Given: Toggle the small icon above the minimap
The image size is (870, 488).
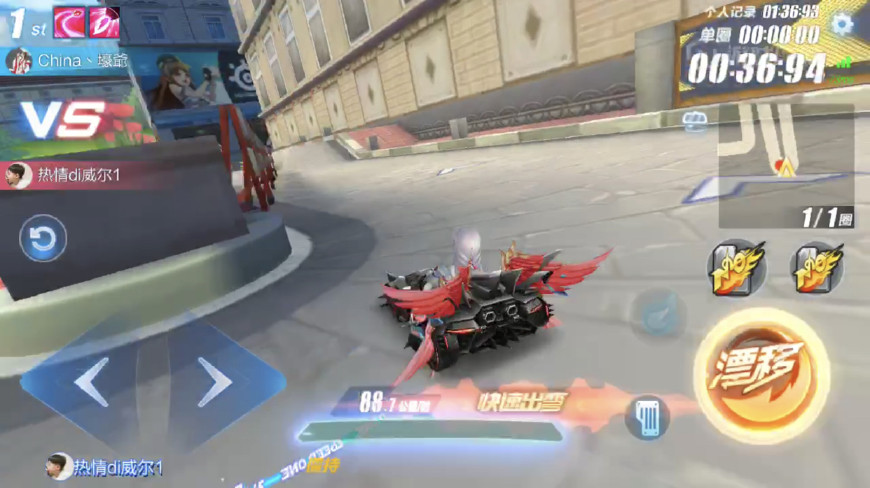Looking at the screenshot, I should (x=695, y=121).
